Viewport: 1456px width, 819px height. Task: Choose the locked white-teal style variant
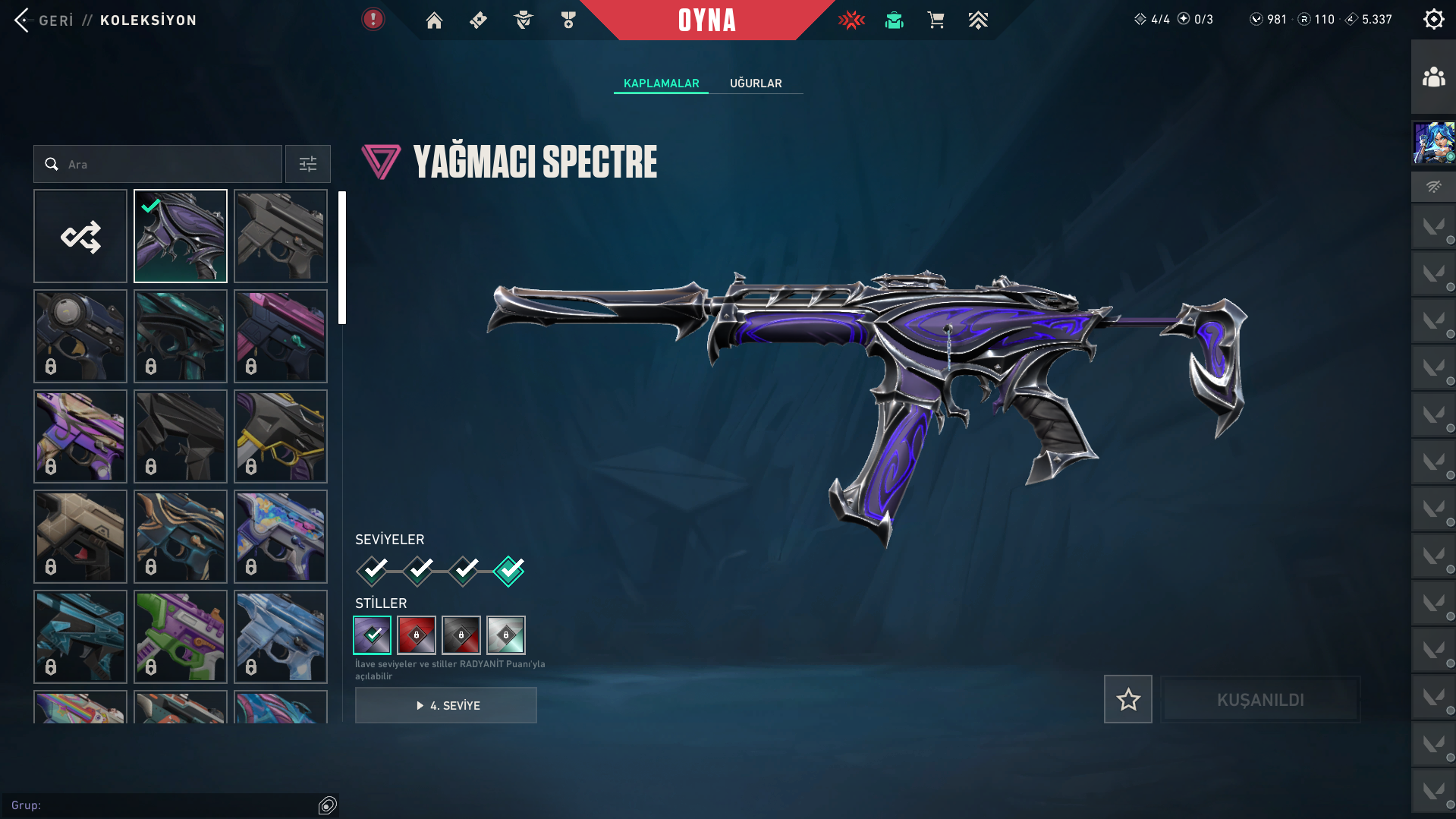click(x=506, y=635)
